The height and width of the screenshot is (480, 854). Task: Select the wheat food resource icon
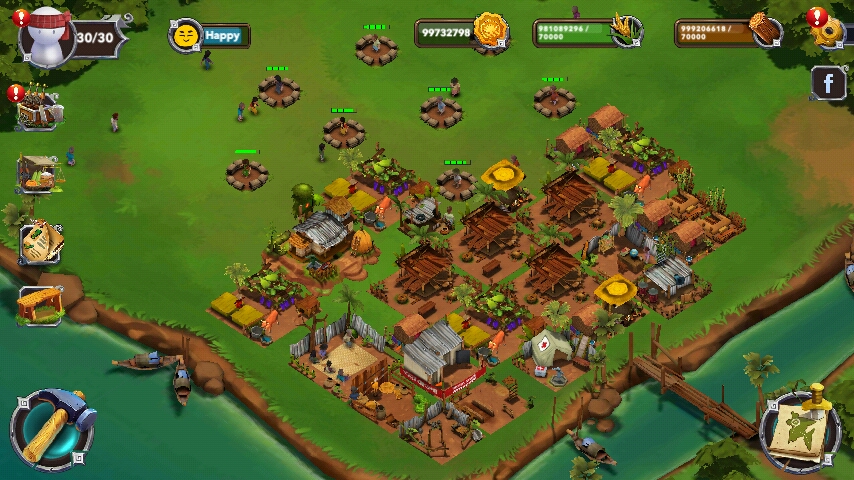pyautogui.click(x=625, y=31)
